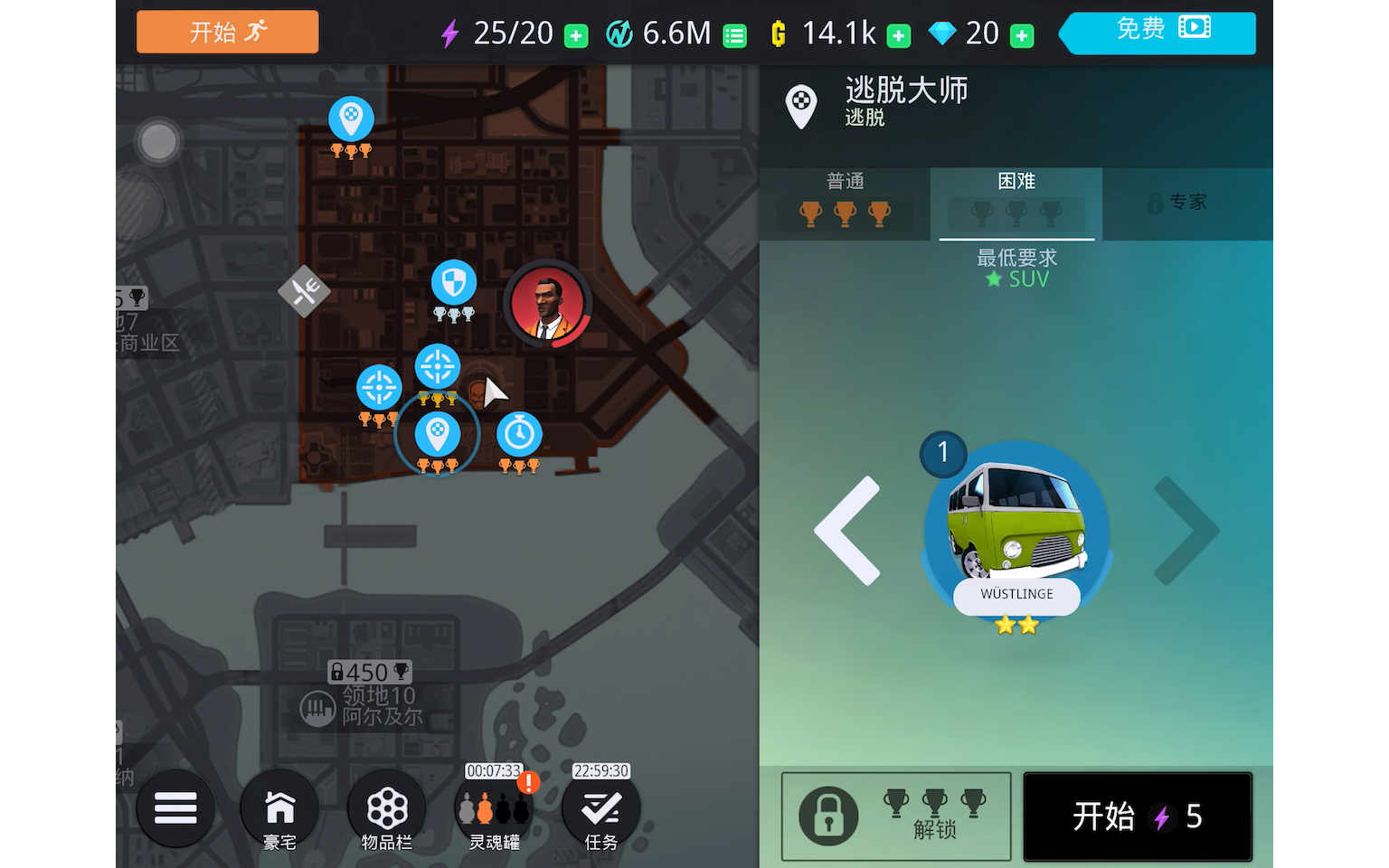This screenshot has height=868, width=1389.
Task: Open the 豪宅 mansion menu
Action: (279, 807)
